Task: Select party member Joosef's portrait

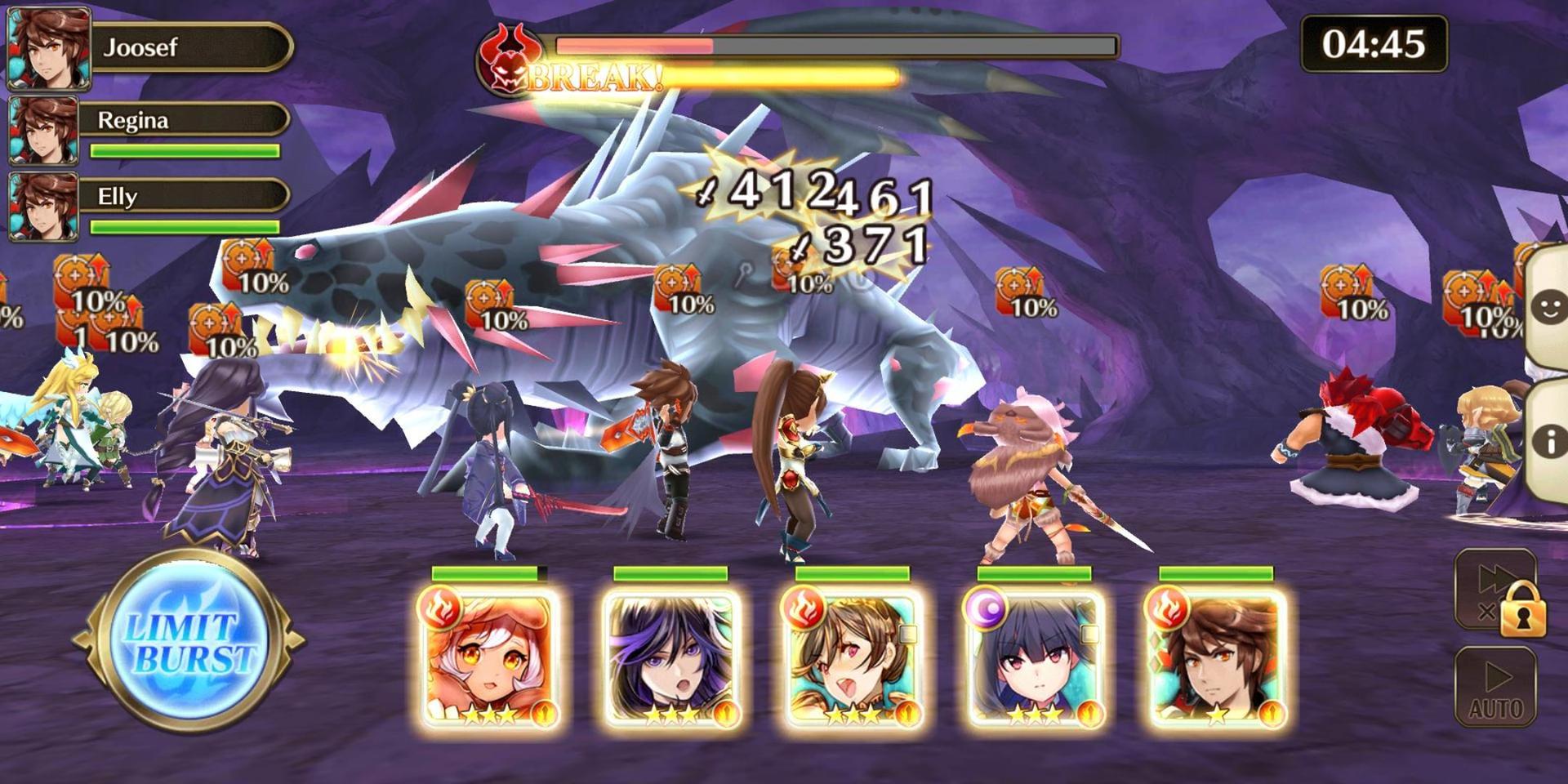Action: (48, 48)
